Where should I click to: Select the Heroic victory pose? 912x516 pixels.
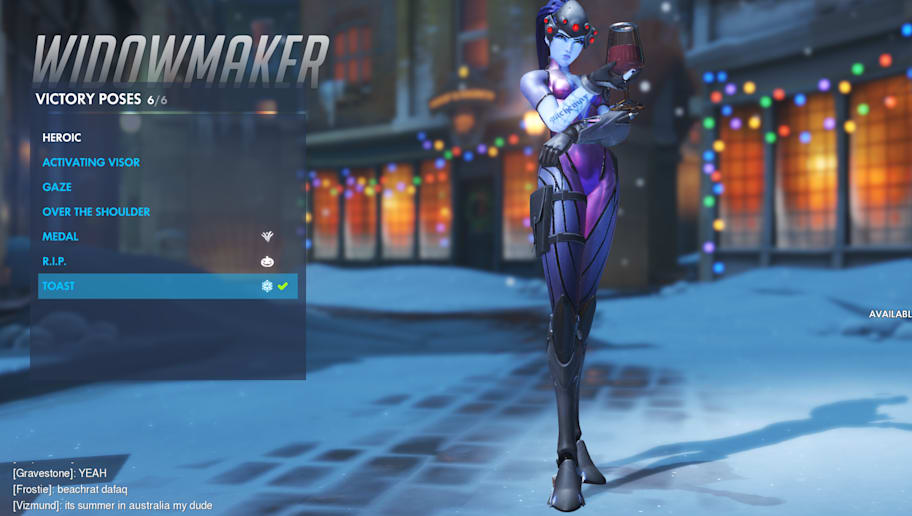tap(62, 138)
